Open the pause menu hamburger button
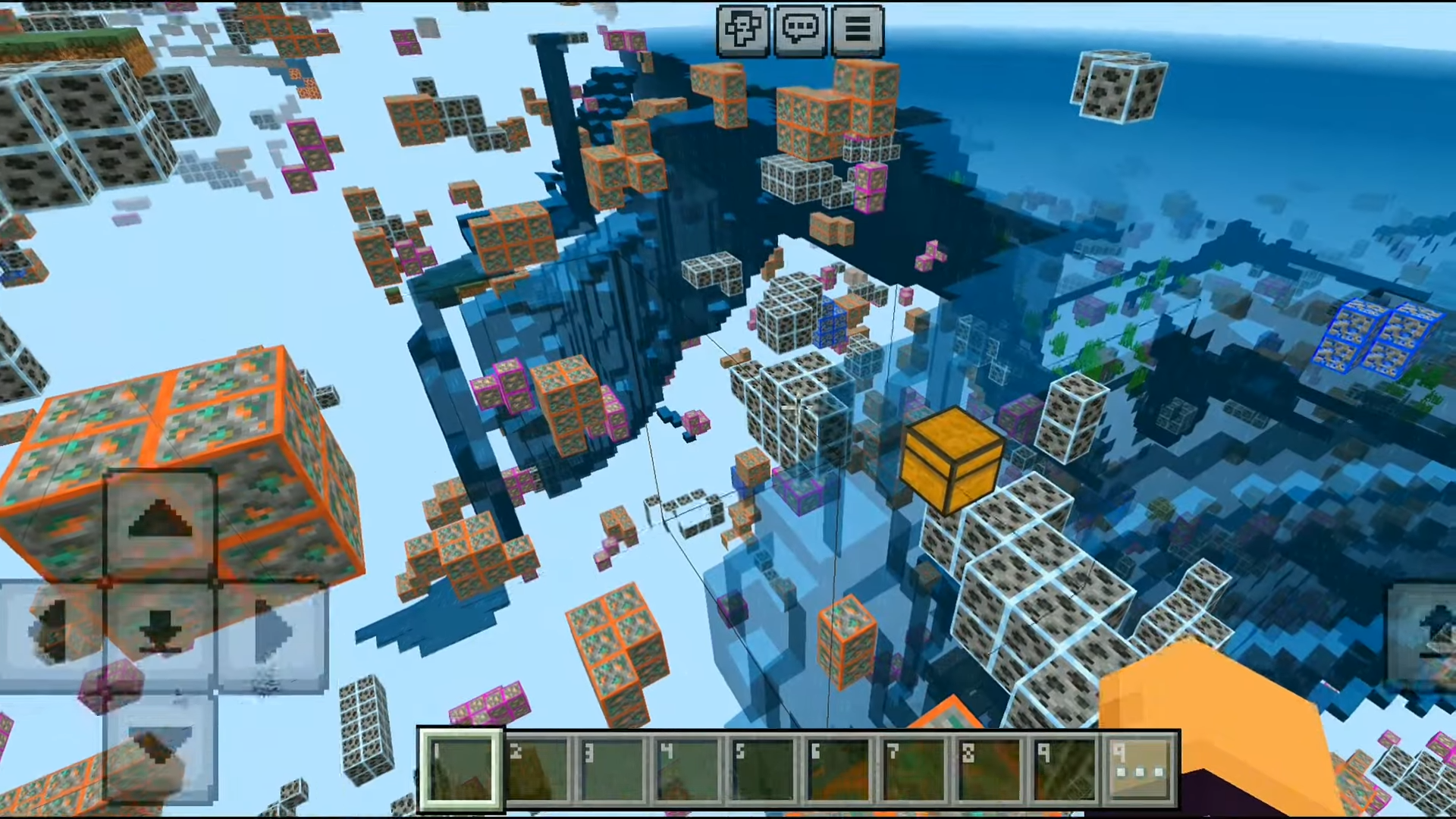 pos(858,30)
